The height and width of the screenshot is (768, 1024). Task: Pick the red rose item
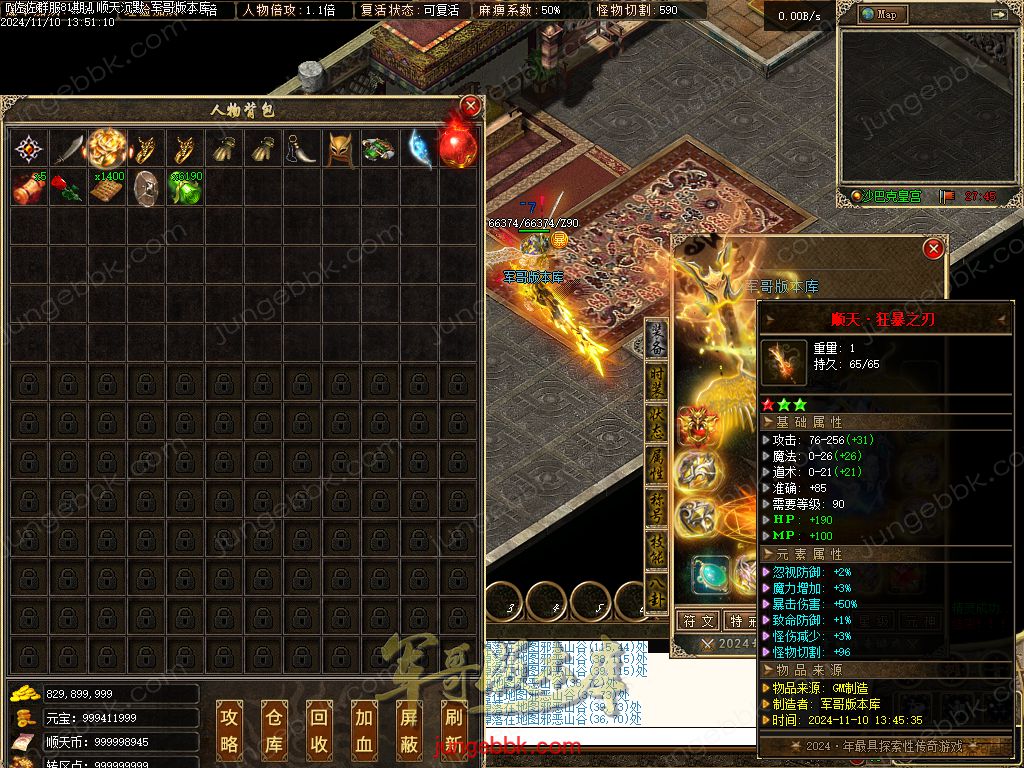pos(68,188)
